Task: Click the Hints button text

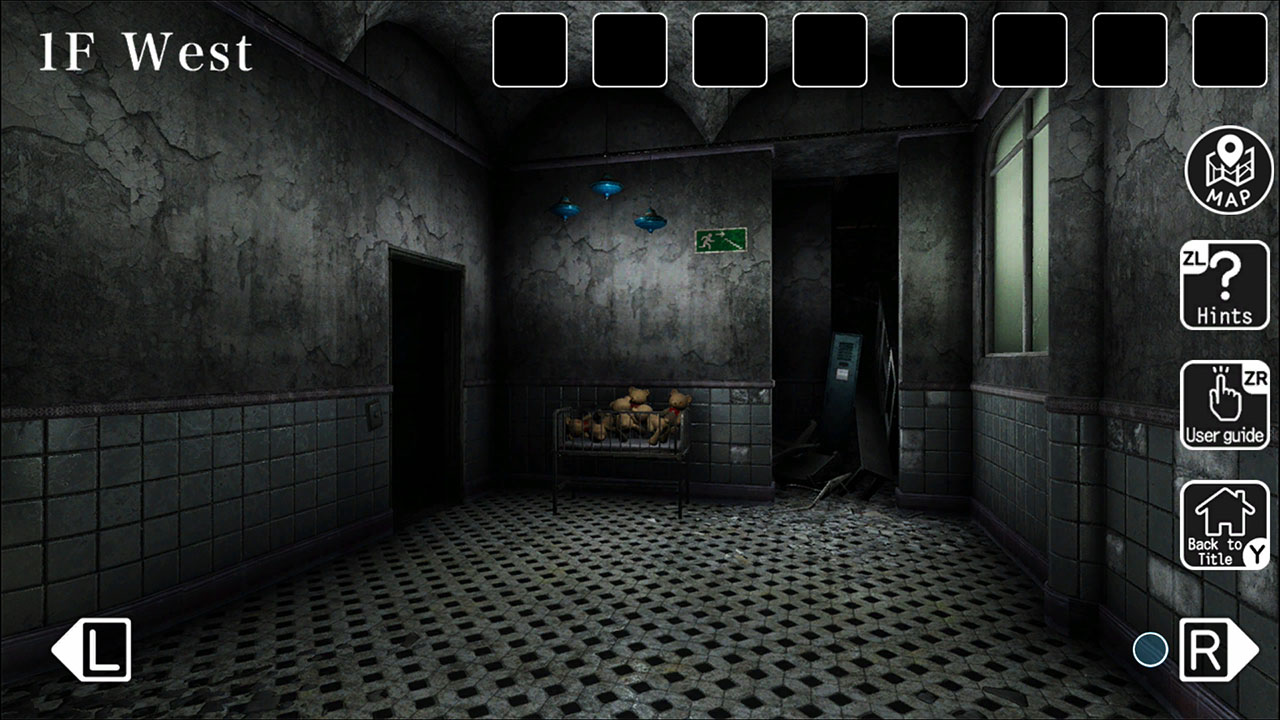Action: 1225,315
